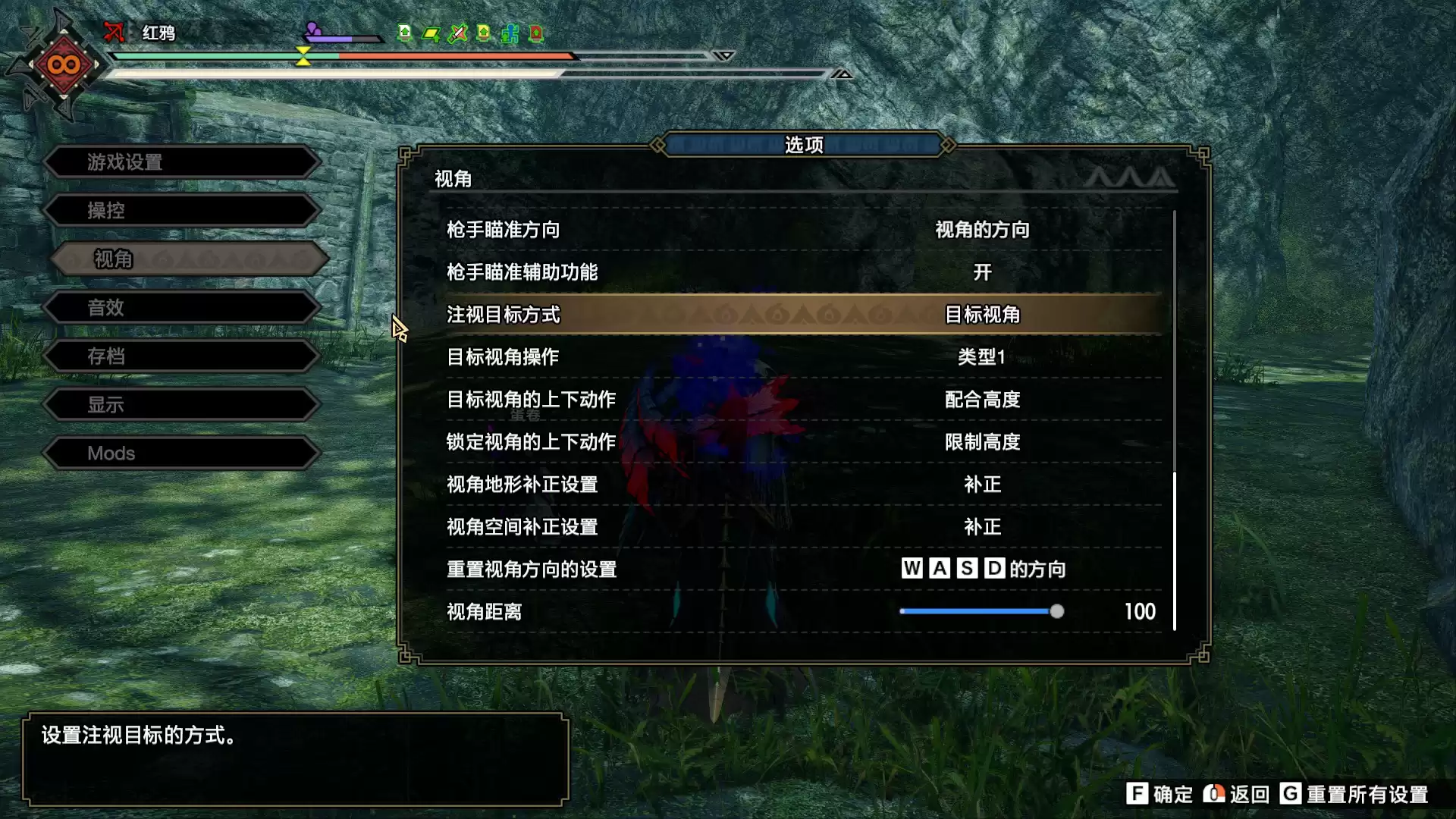1456x819 pixels.
Task: Click the red target icon beside 红鸦
Action: 114,32
